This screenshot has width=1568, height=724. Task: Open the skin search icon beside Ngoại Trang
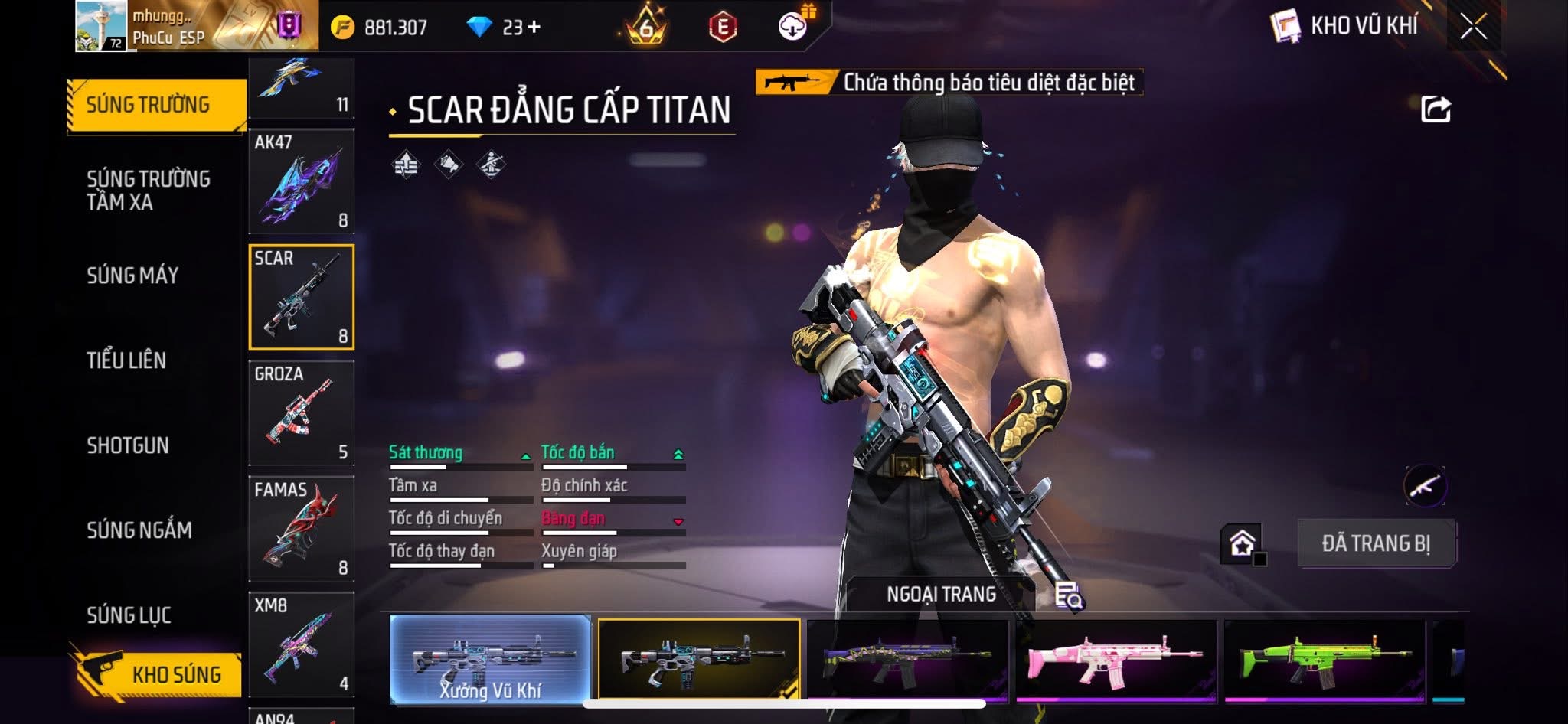(x=1068, y=595)
